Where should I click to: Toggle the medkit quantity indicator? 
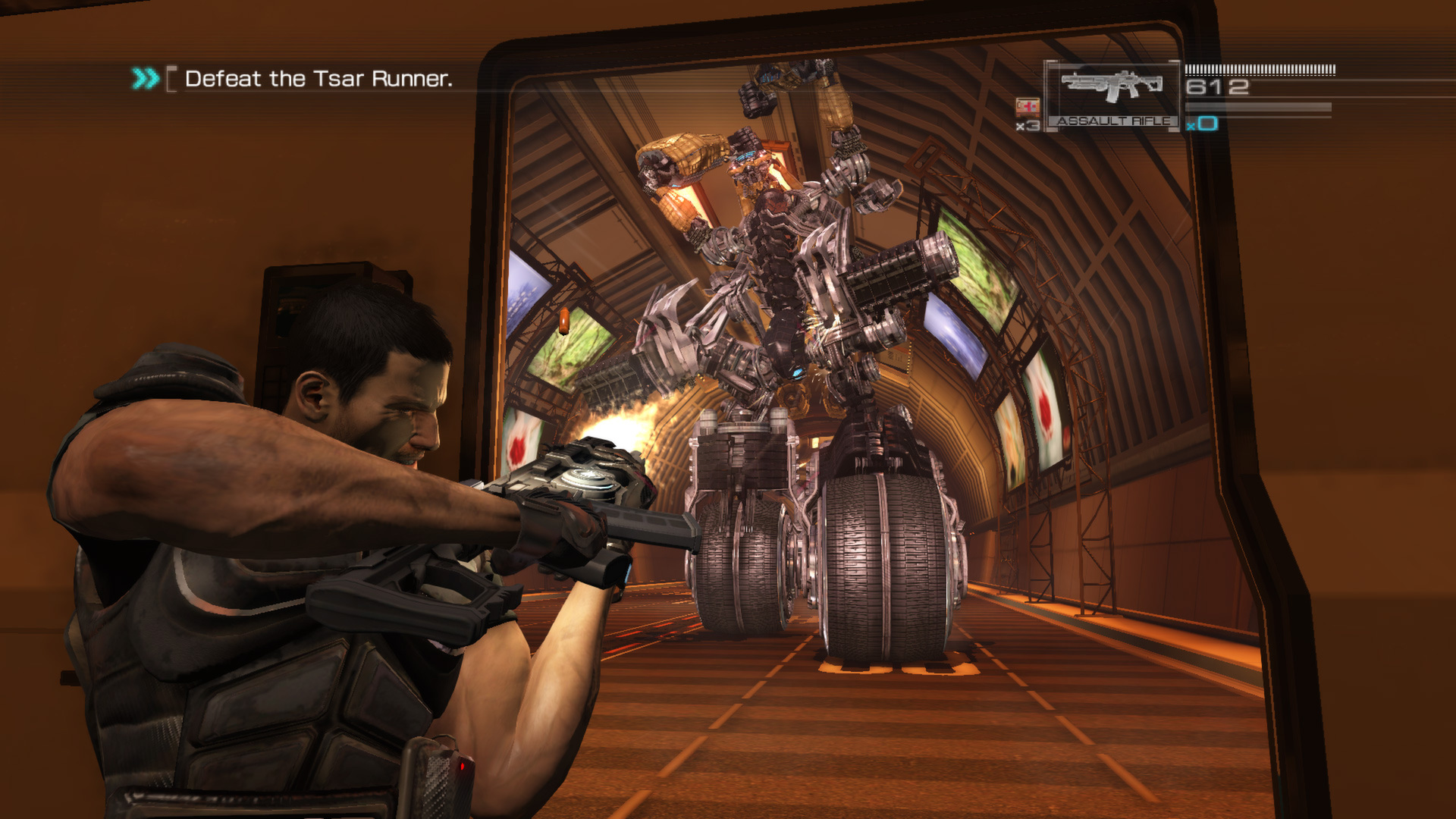coord(1027,125)
